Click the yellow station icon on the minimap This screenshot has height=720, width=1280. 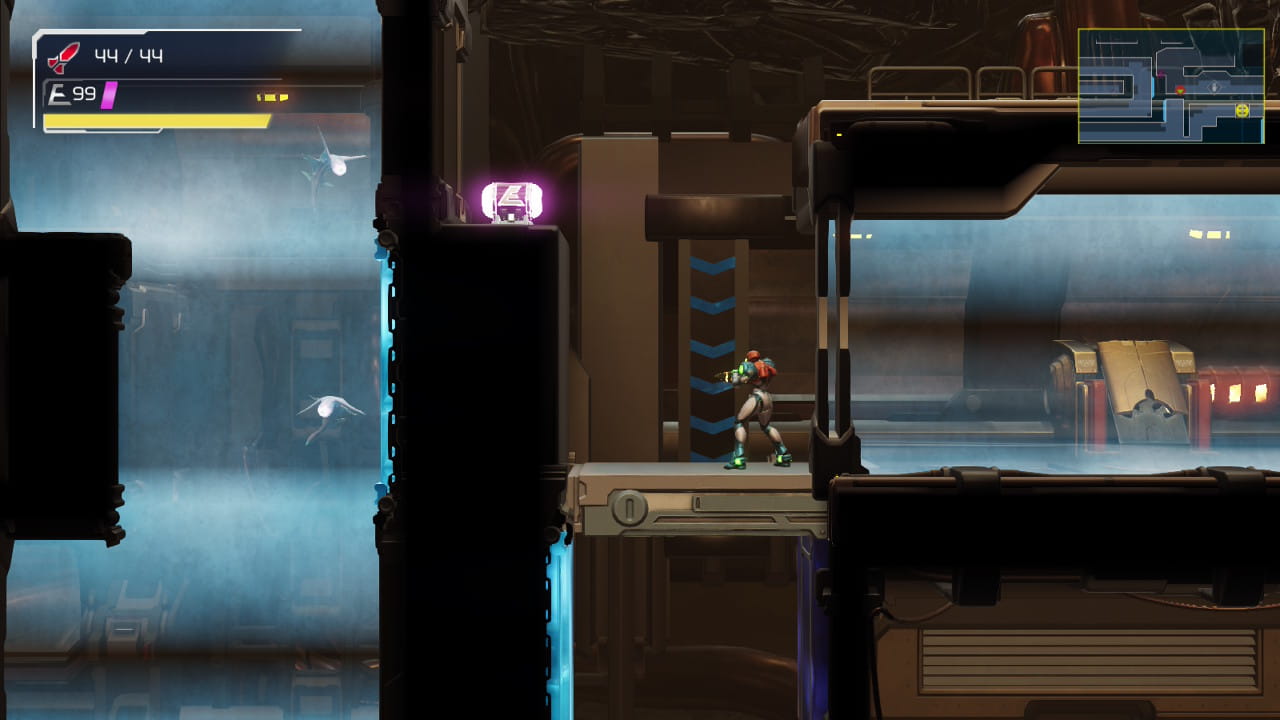pos(1243,110)
